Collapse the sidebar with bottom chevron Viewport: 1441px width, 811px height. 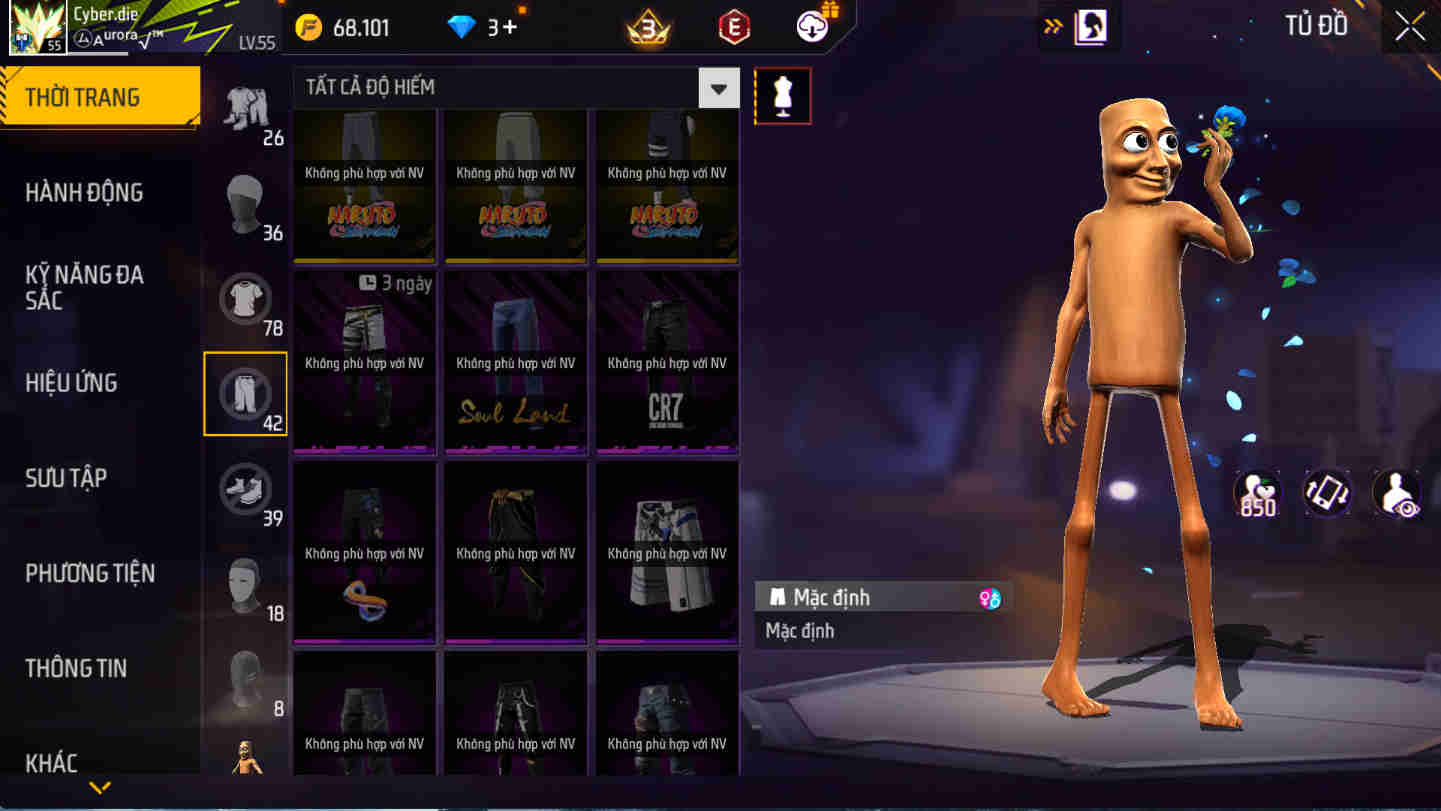99,786
